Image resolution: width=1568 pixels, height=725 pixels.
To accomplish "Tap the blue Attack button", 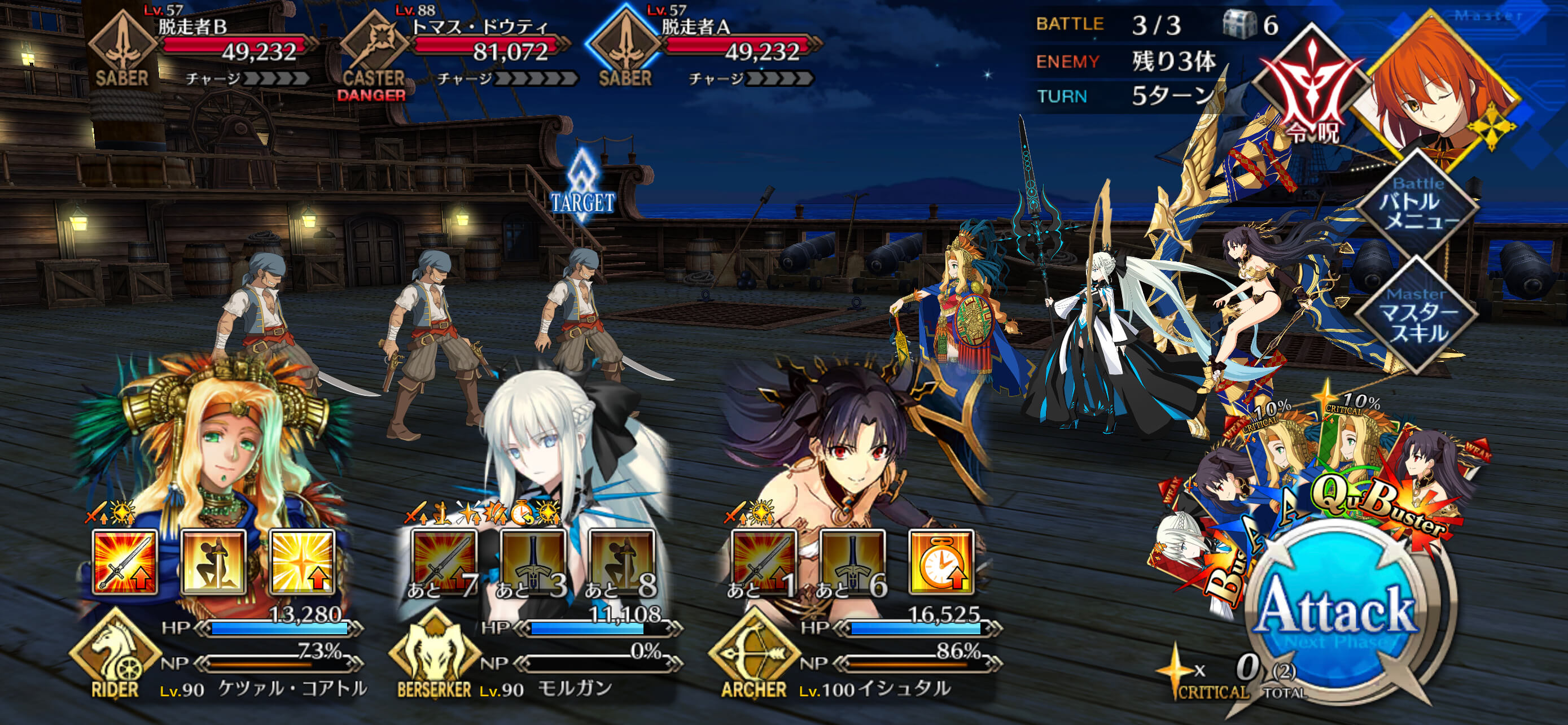I will pyautogui.click(x=1336, y=612).
